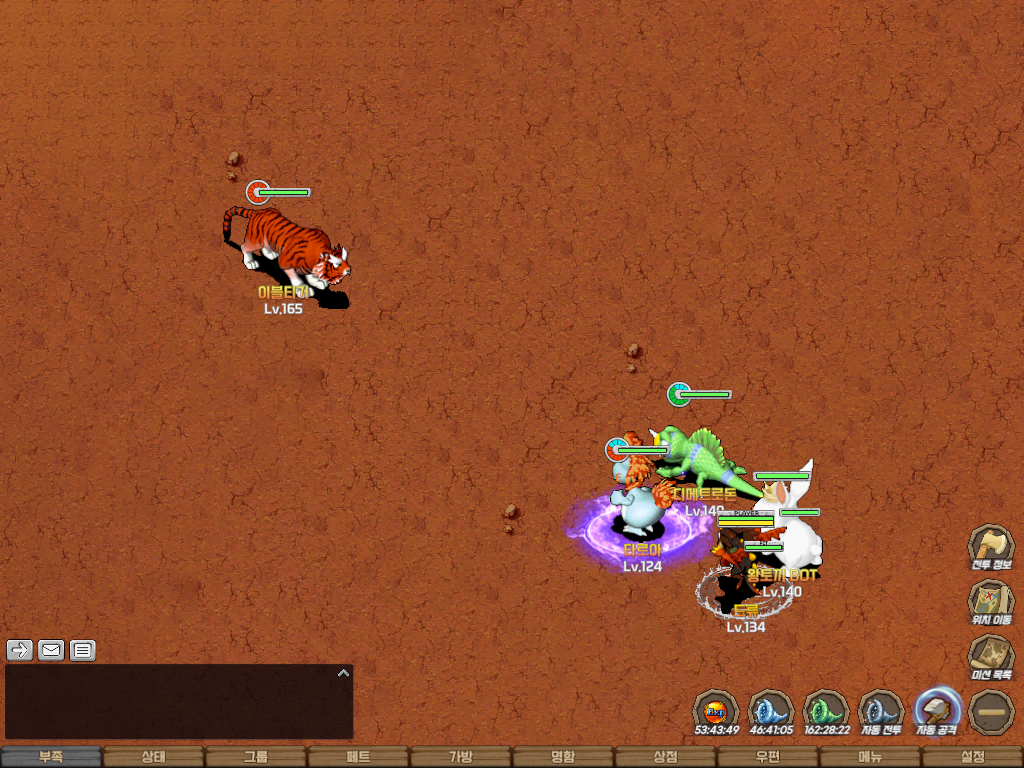Expand the chat box with the chevron

pos(343,673)
